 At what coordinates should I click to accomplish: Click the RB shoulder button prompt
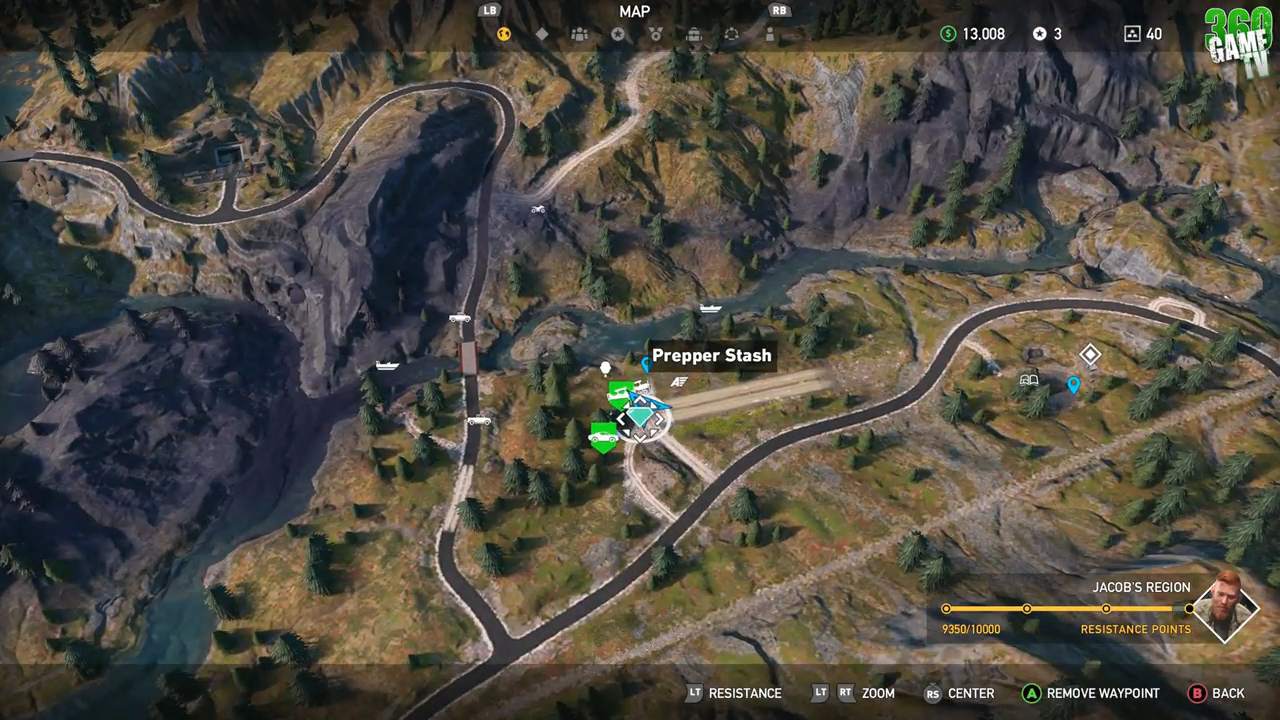779,11
